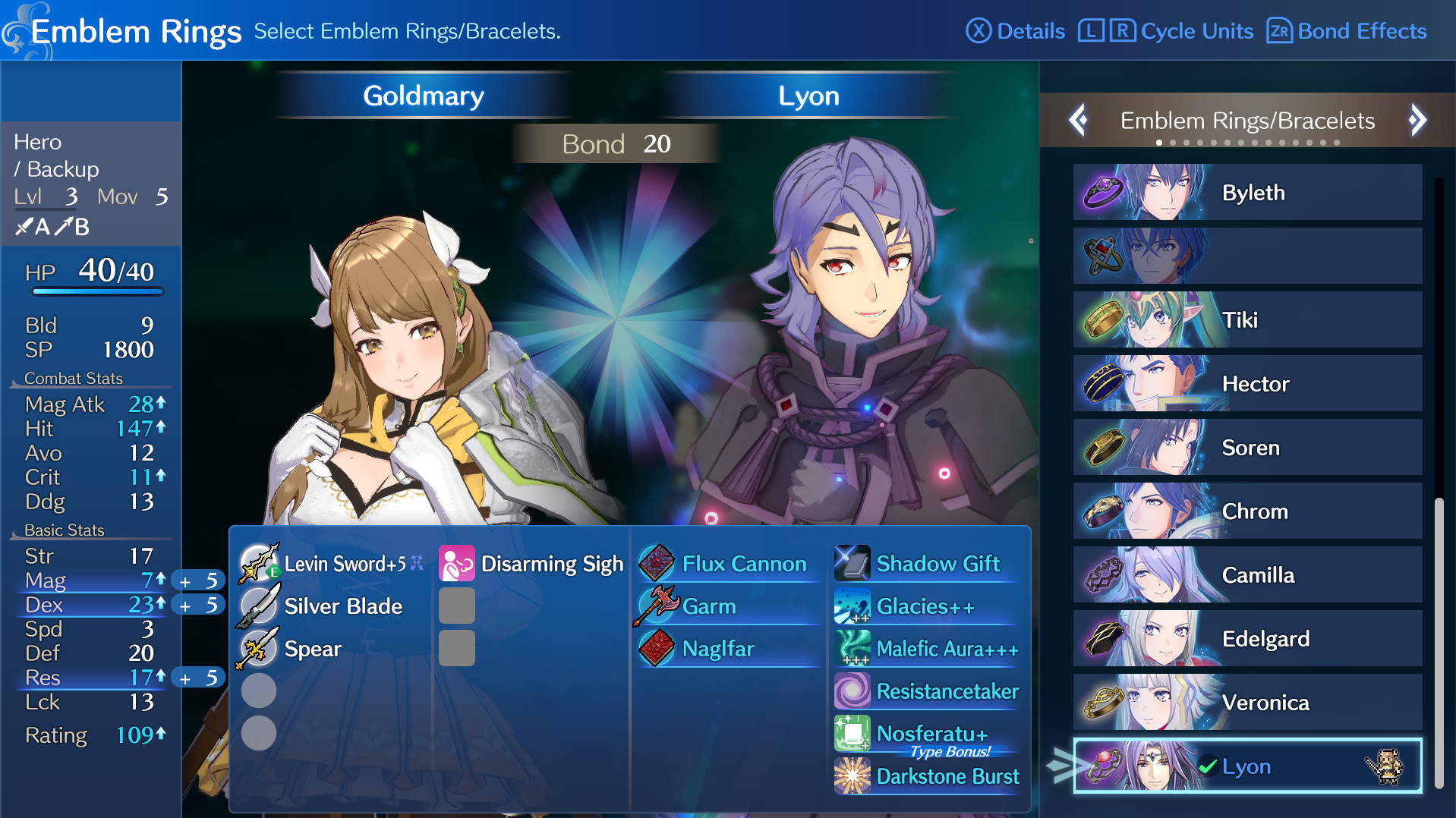
Task: Open Bond Effects with the ZR option
Action: pos(1345,31)
